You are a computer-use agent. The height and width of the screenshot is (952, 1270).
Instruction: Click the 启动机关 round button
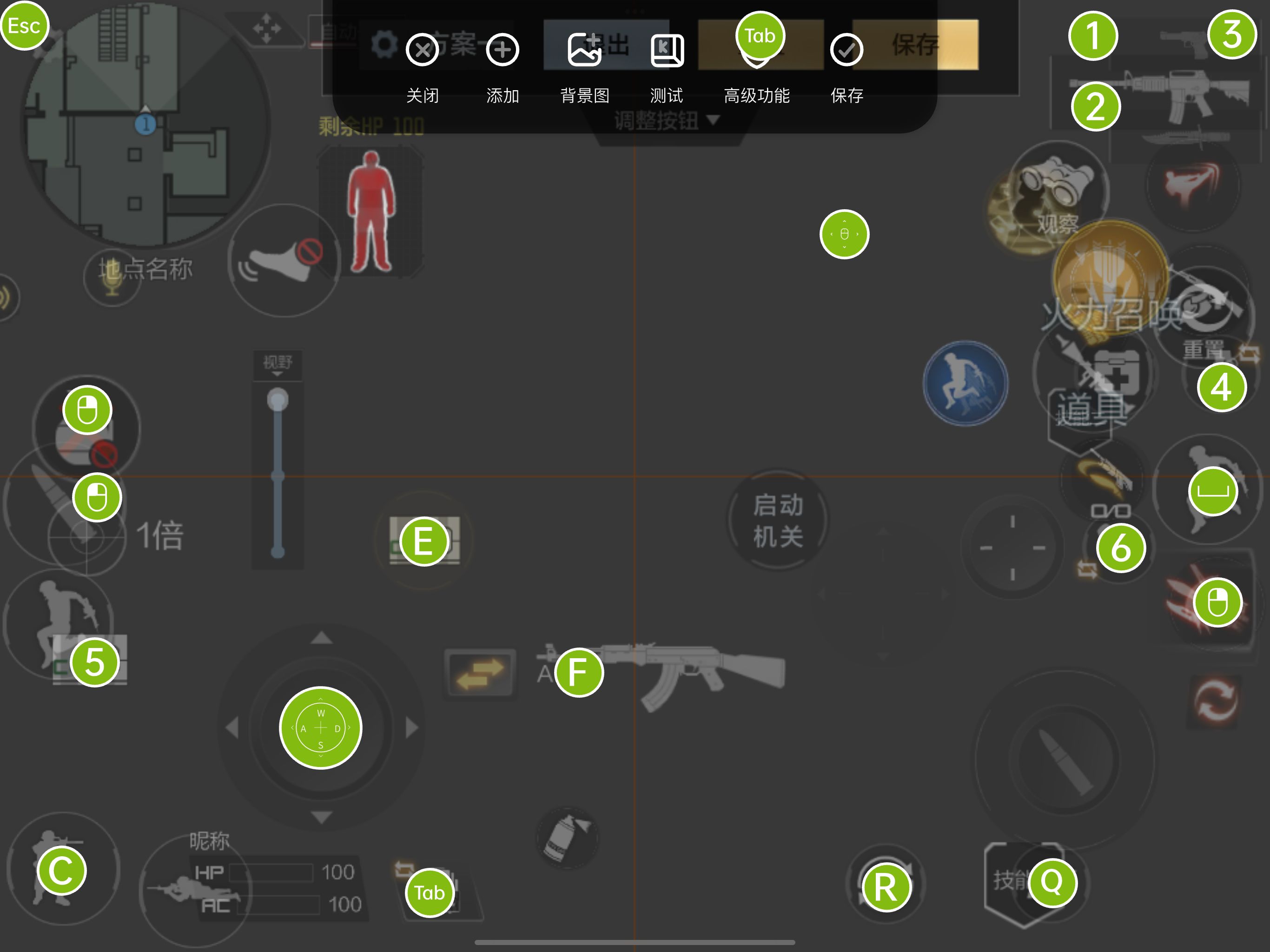tap(778, 520)
